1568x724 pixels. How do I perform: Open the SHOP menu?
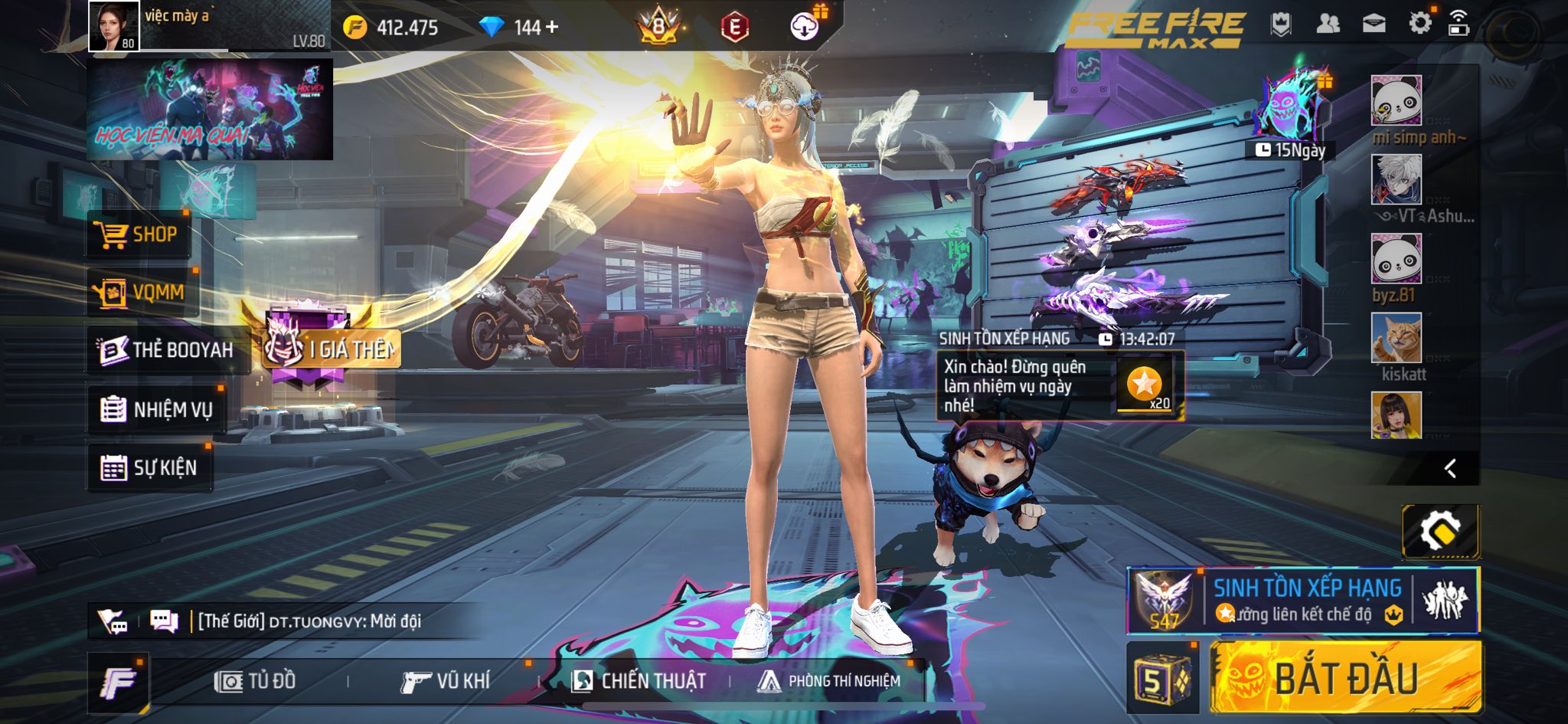(x=138, y=234)
